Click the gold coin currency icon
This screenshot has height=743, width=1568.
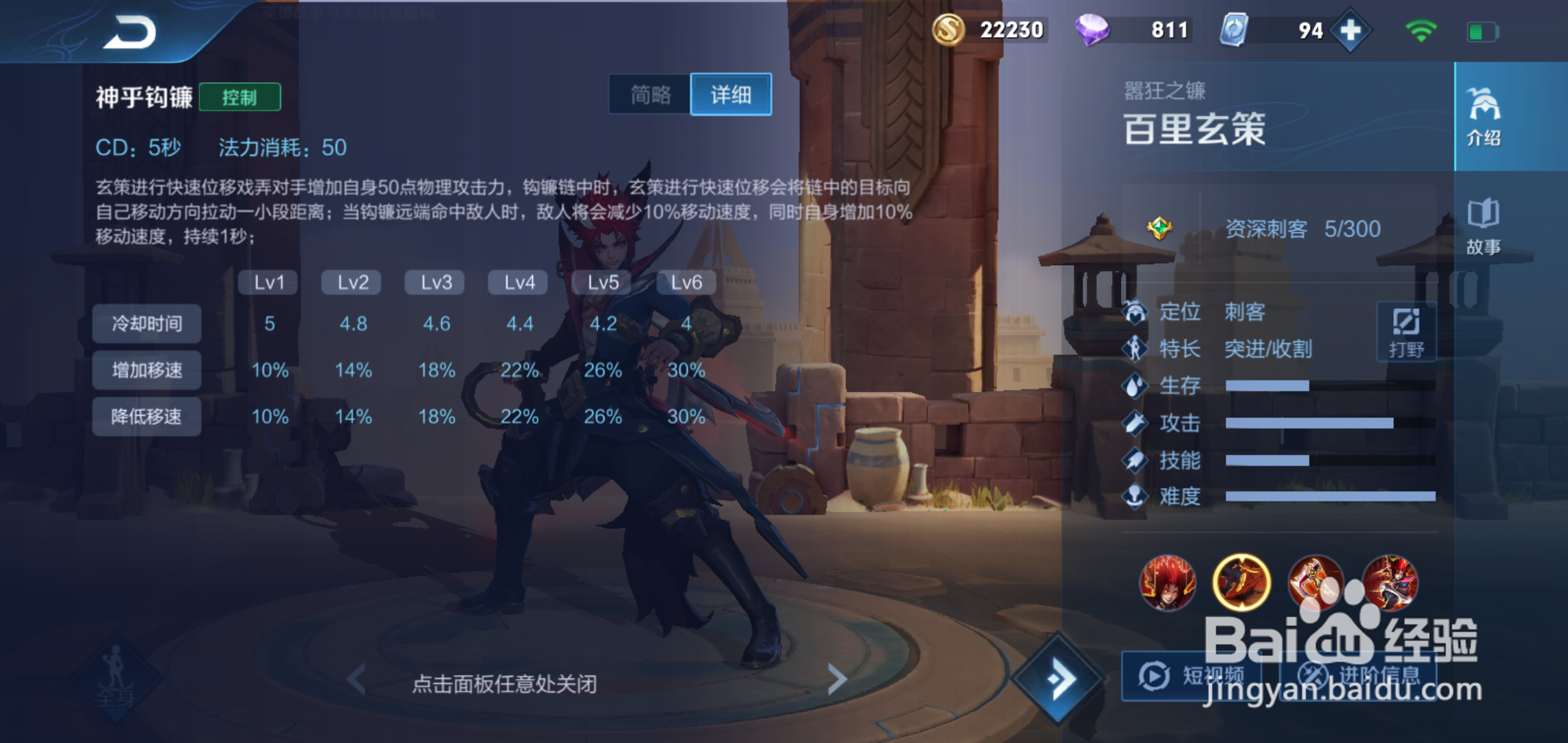pyautogui.click(x=950, y=30)
